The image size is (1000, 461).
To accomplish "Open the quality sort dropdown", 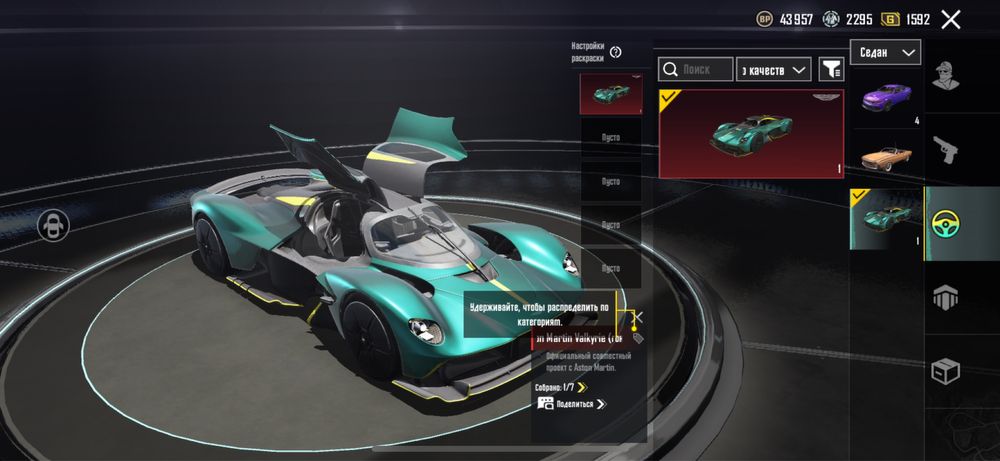I will tap(773, 69).
